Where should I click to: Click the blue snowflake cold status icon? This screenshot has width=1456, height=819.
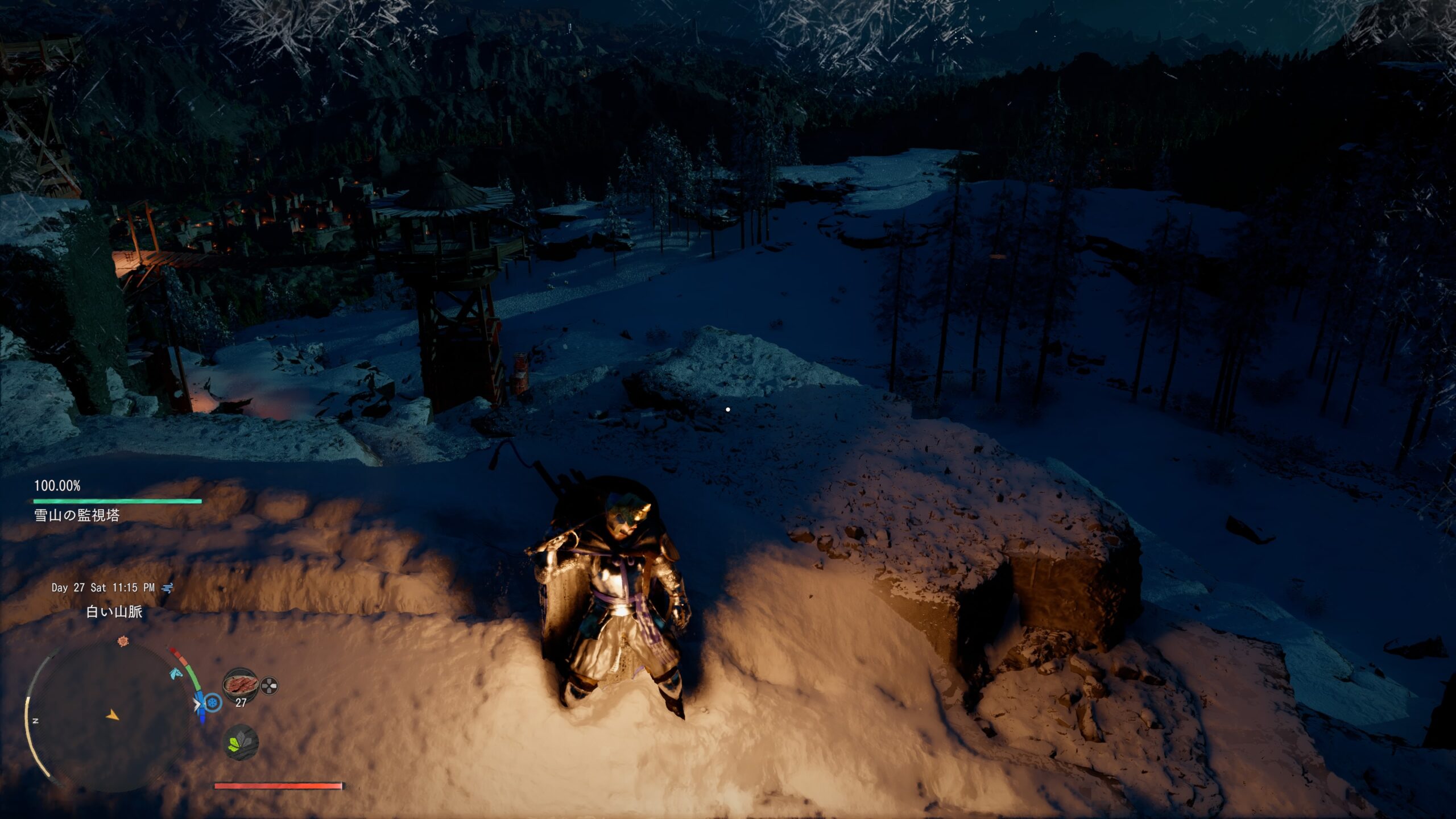213,703
